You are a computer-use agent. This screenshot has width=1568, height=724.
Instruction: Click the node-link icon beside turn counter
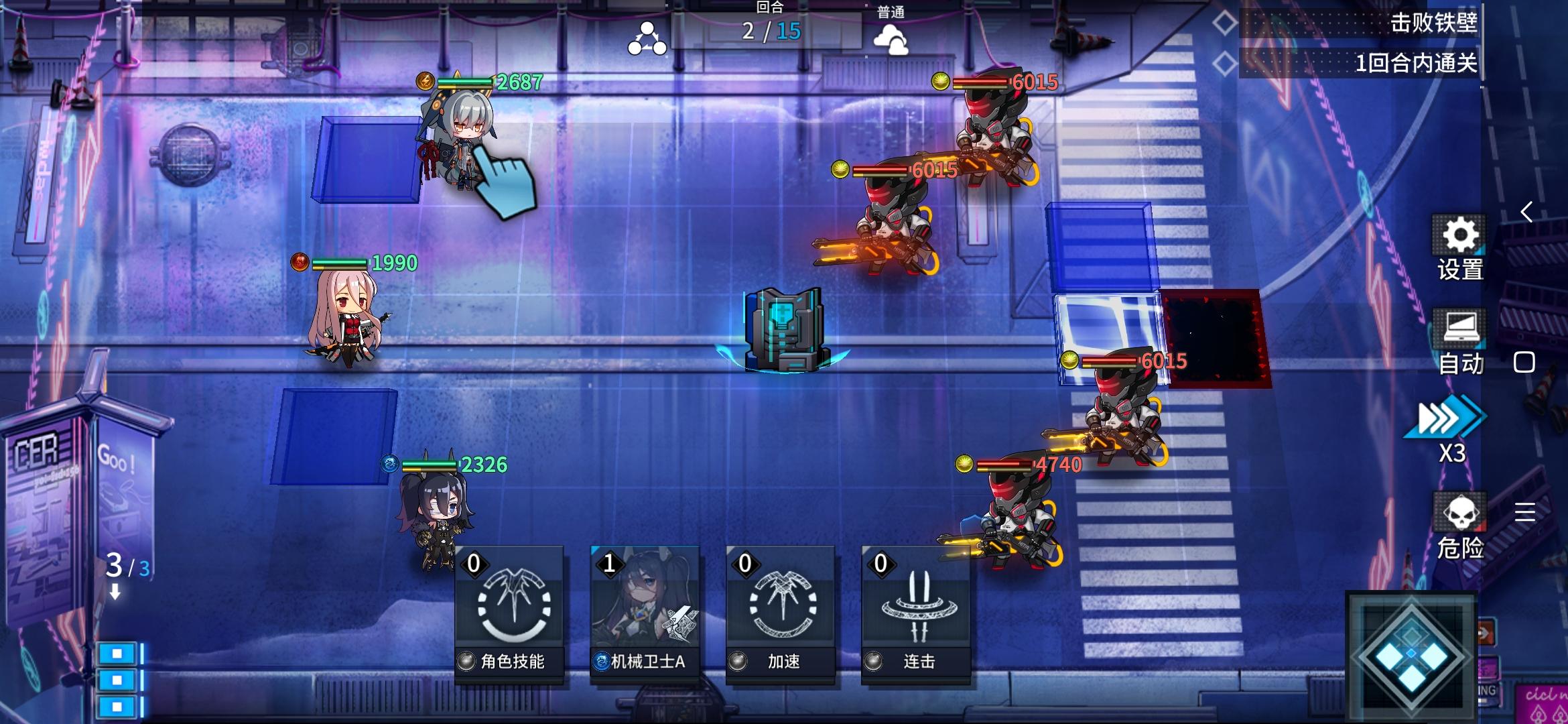(x=648, y=37)
